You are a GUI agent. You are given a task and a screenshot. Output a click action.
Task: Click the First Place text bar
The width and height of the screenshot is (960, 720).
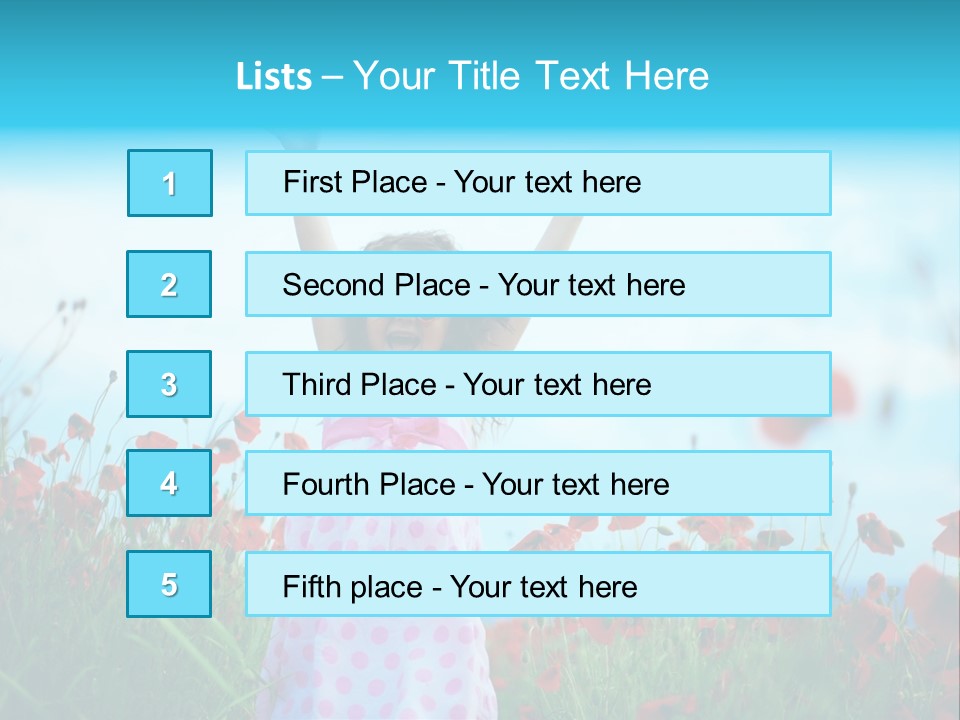coord(538,183)
